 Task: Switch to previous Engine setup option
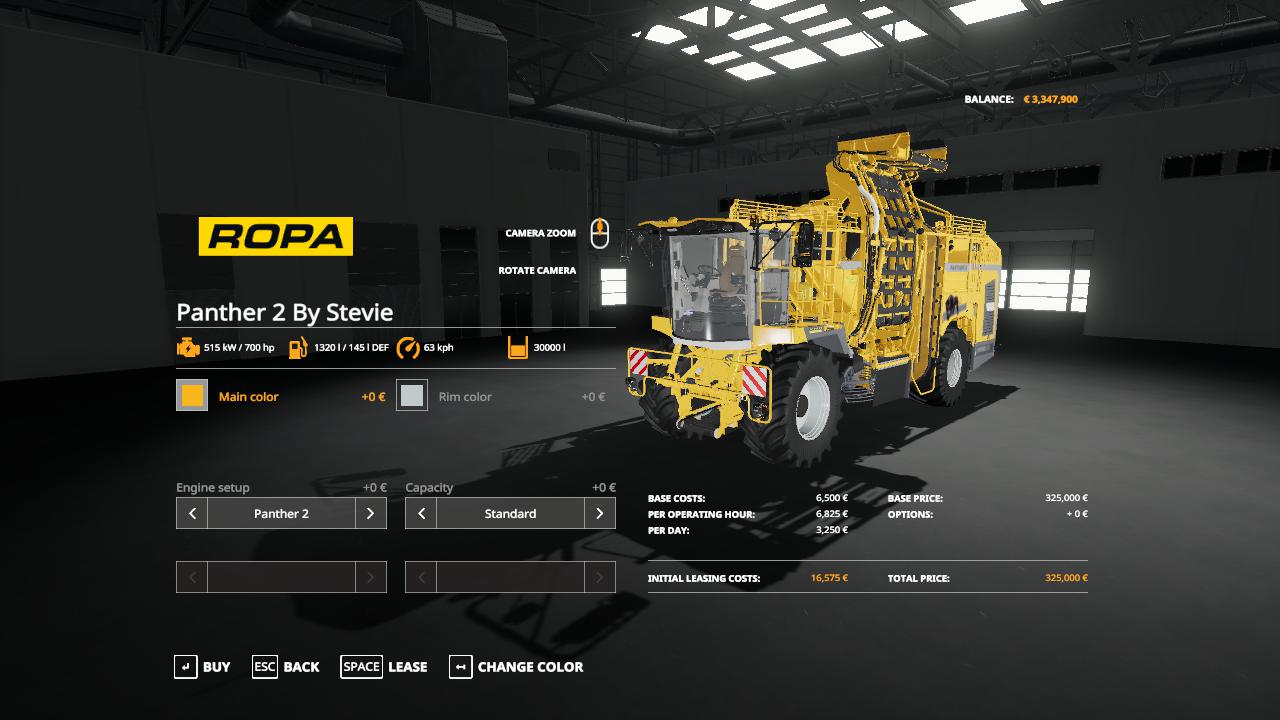point(192,514)
